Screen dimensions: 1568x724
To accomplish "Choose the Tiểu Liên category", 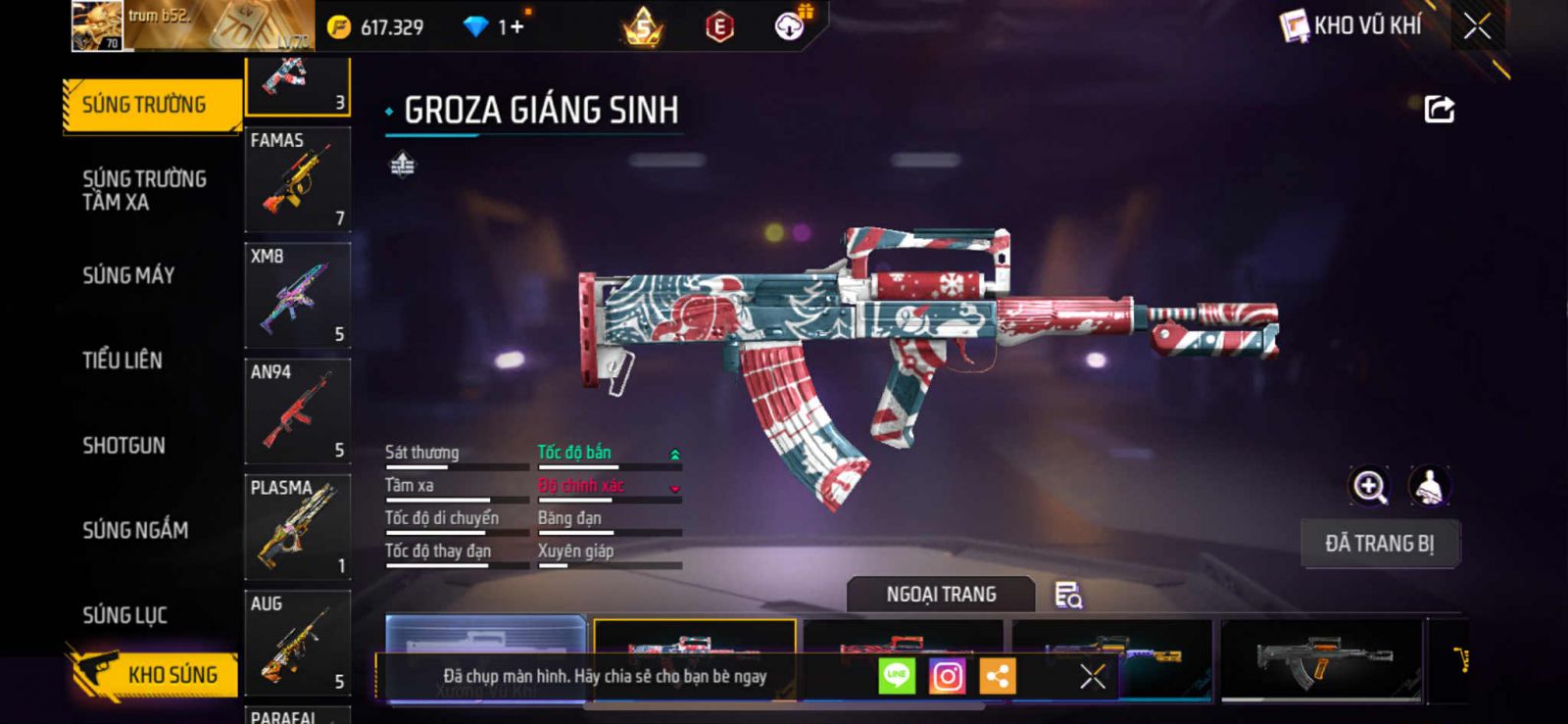I will (122, 361).
